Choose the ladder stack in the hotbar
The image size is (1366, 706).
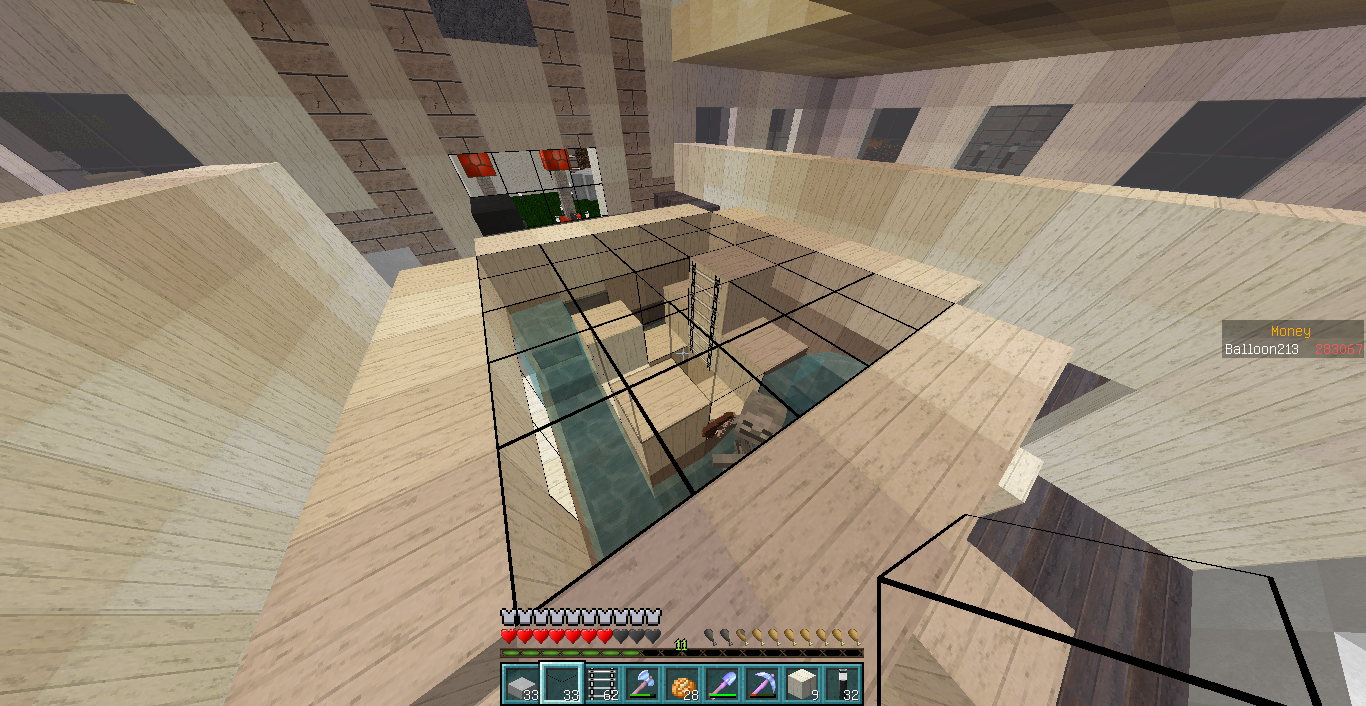tap(601, 685)
